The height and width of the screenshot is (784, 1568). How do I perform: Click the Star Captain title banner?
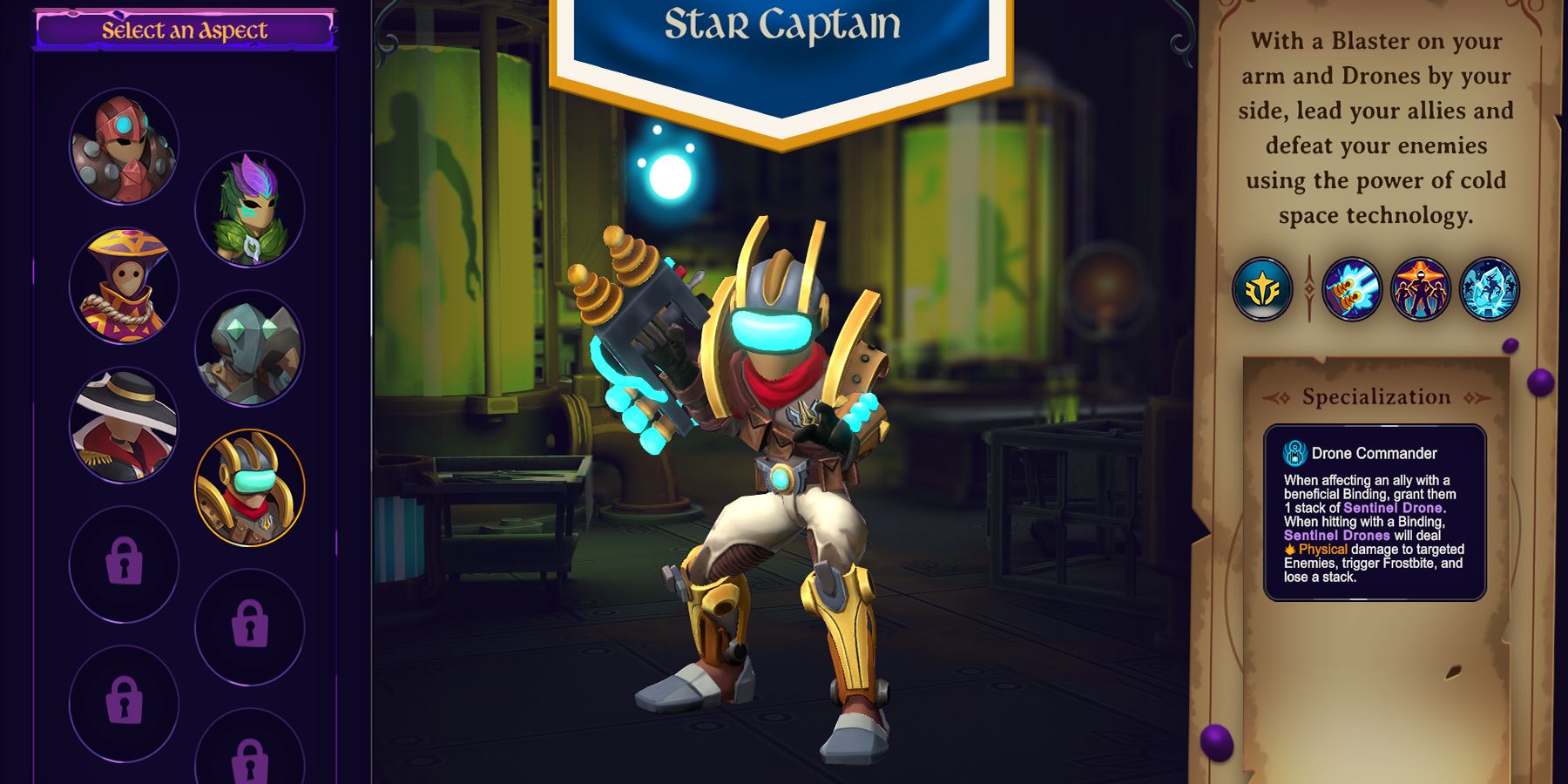pos(782,24)
